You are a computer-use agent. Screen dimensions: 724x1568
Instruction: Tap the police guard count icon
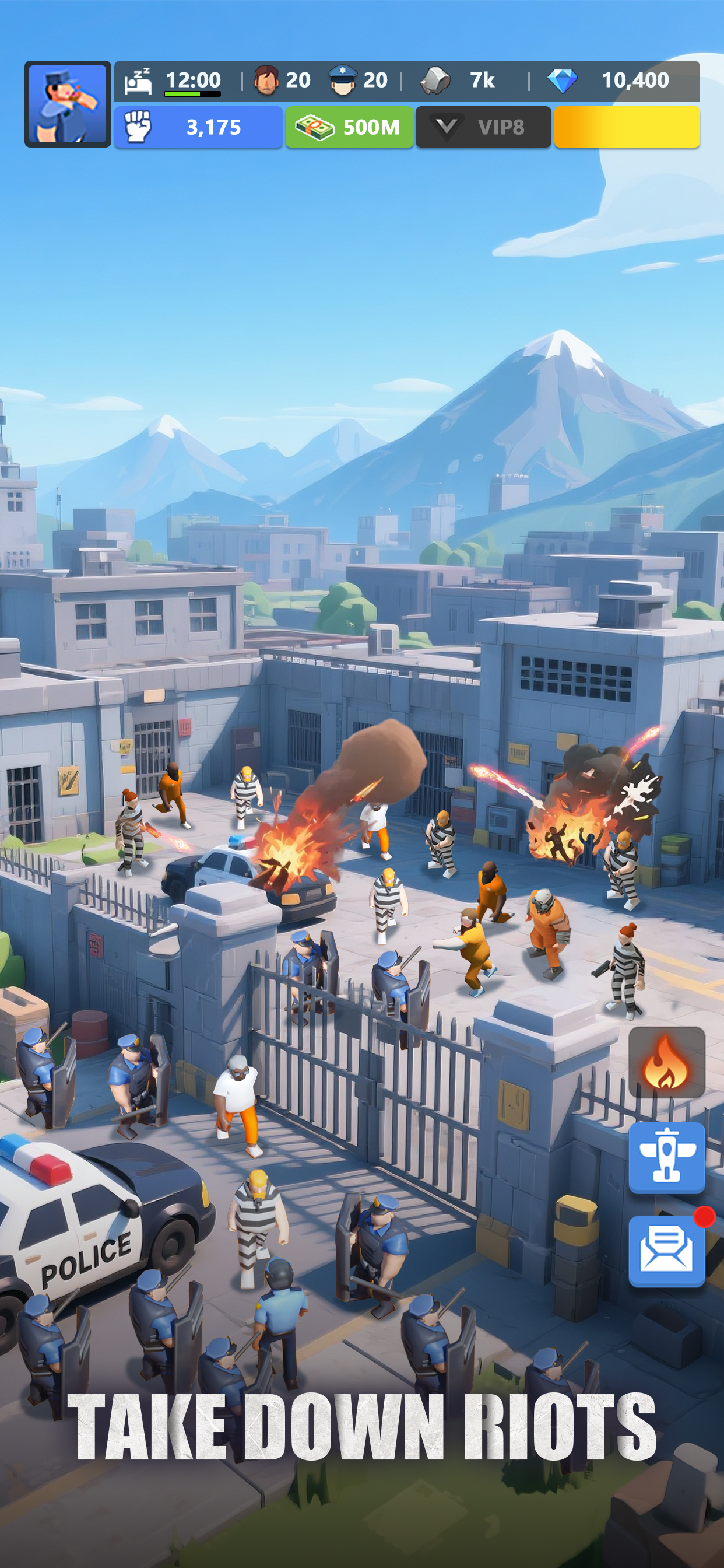[343, 80]
